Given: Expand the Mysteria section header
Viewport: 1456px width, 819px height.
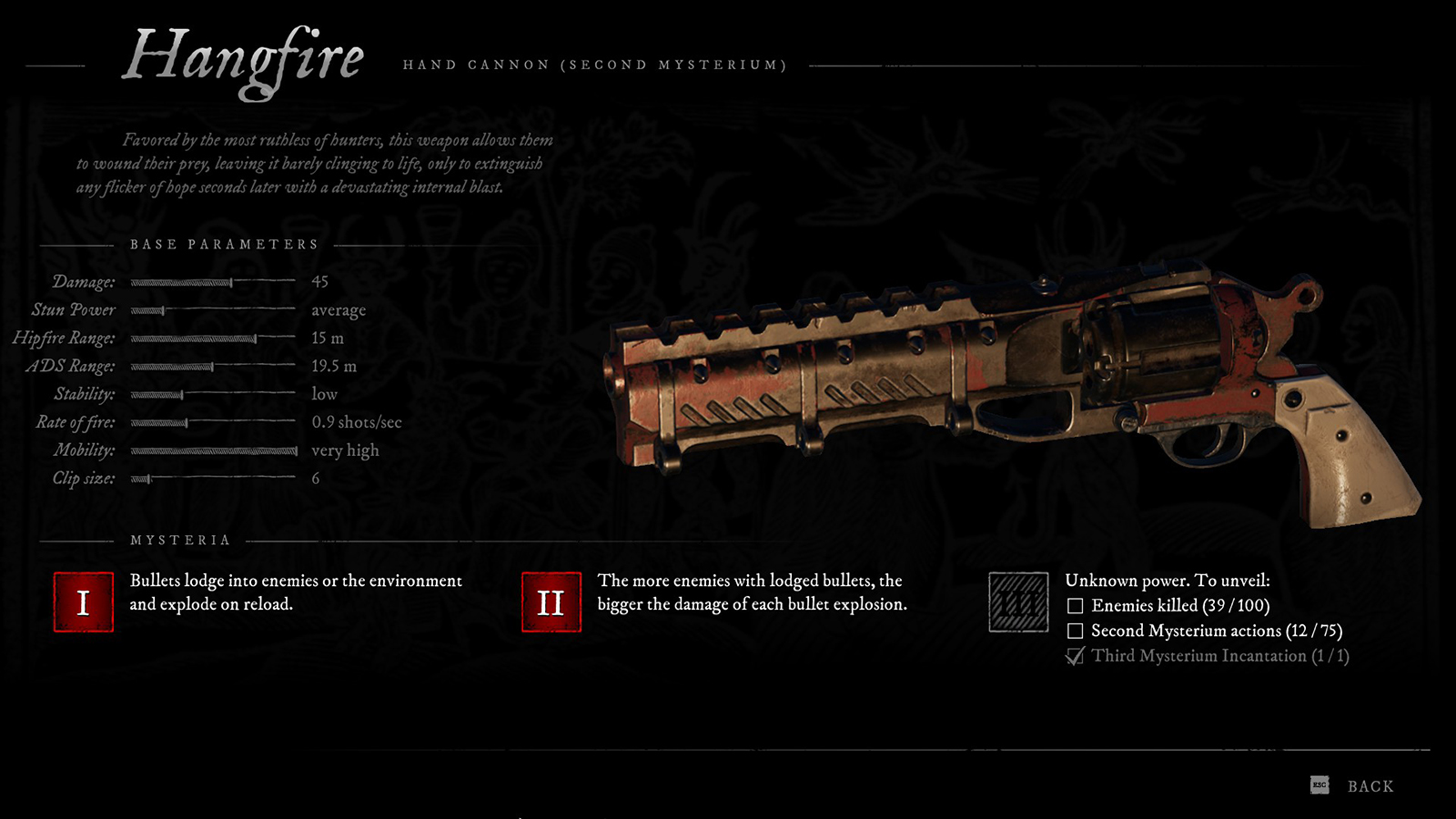Looking at the screenshot, I should (181, 539).
